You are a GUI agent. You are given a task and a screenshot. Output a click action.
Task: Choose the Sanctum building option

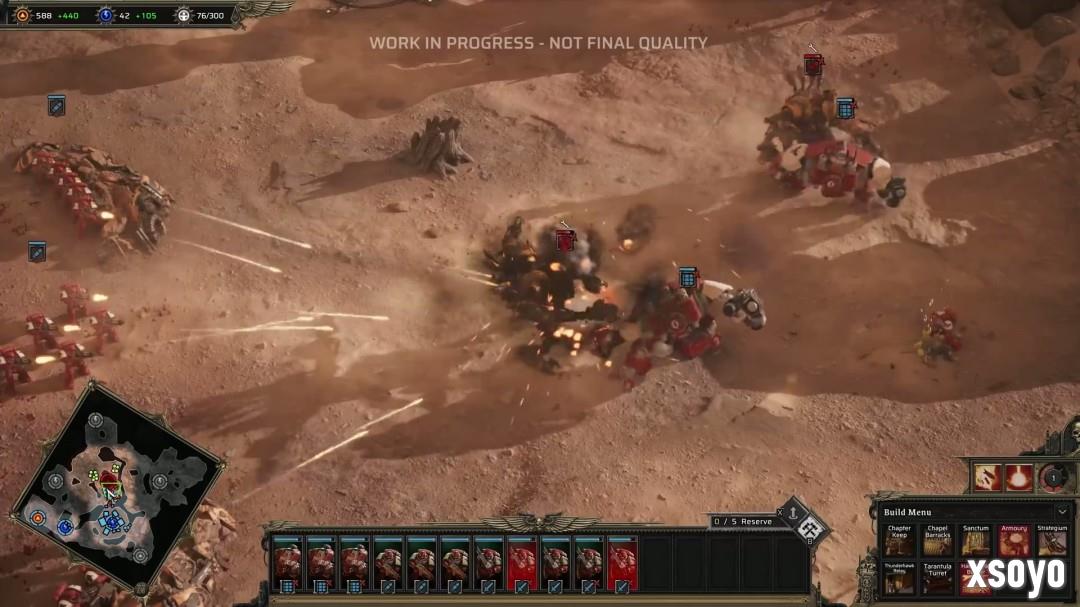(x=975, y=541)
